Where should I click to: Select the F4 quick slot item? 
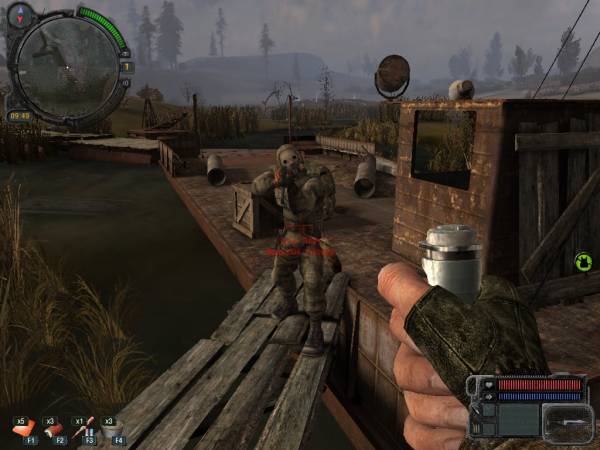(x=114, y=430)
